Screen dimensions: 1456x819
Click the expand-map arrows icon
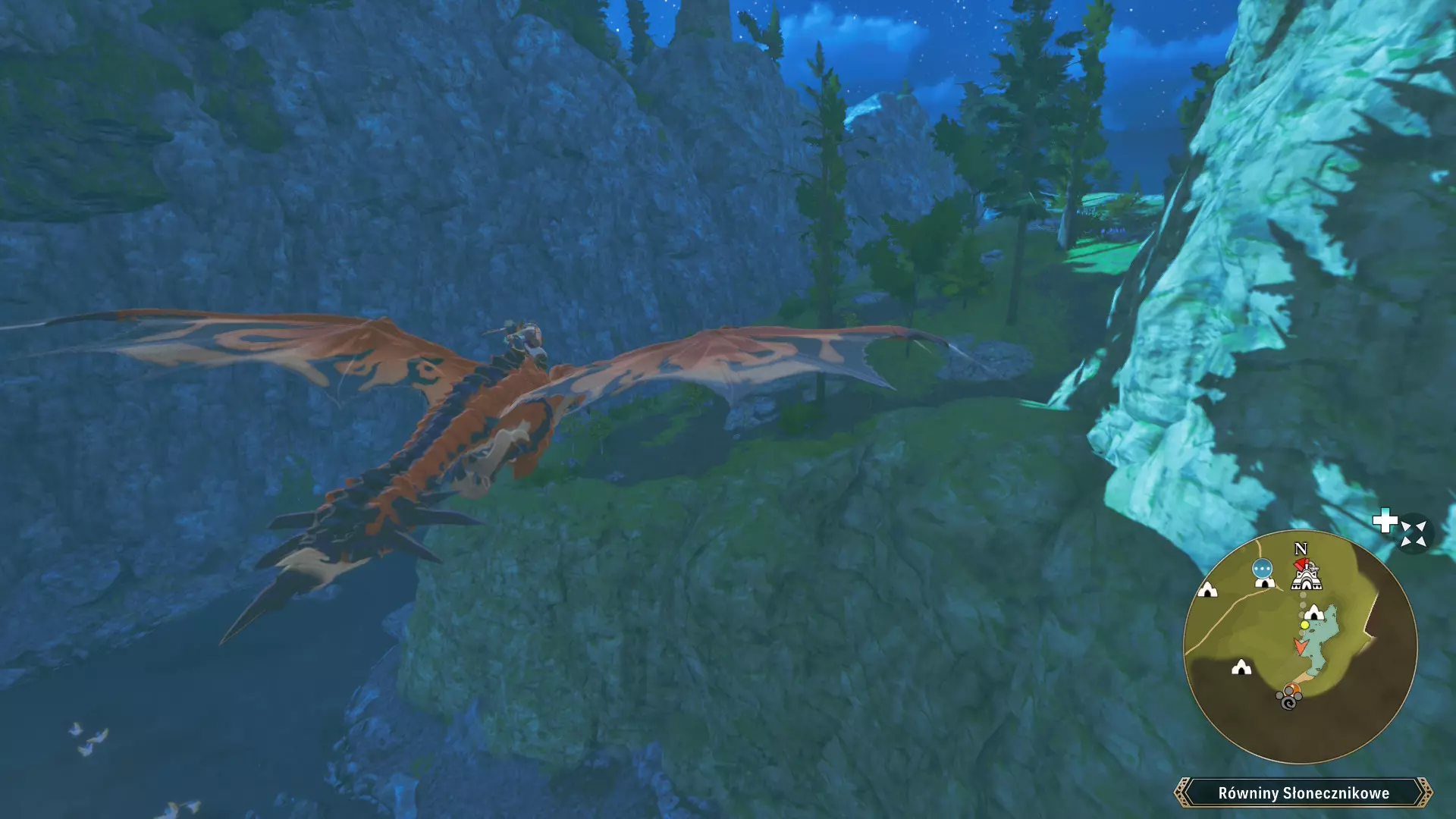[1413, 533]
